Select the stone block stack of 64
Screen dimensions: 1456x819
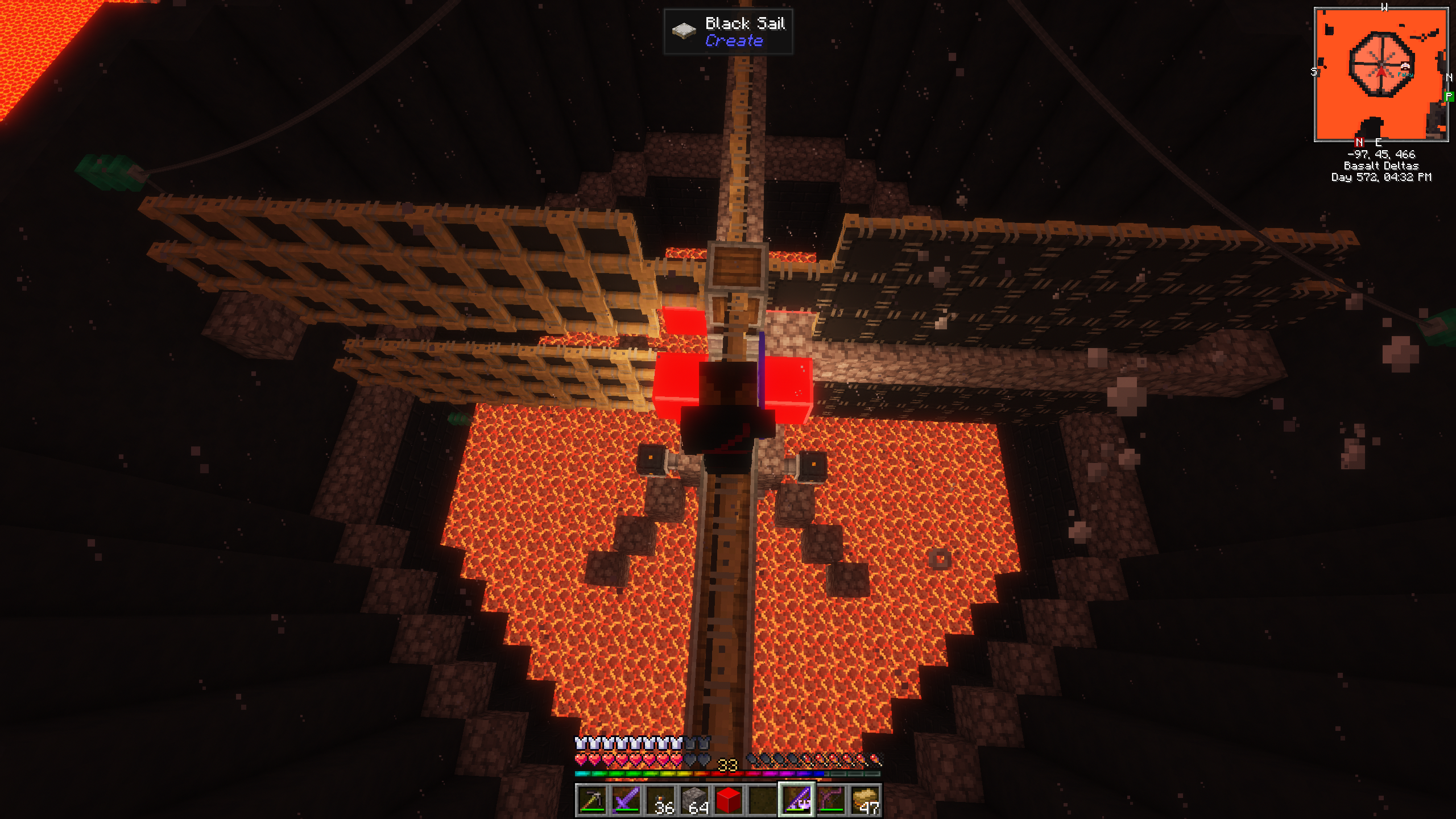point(694,800)
